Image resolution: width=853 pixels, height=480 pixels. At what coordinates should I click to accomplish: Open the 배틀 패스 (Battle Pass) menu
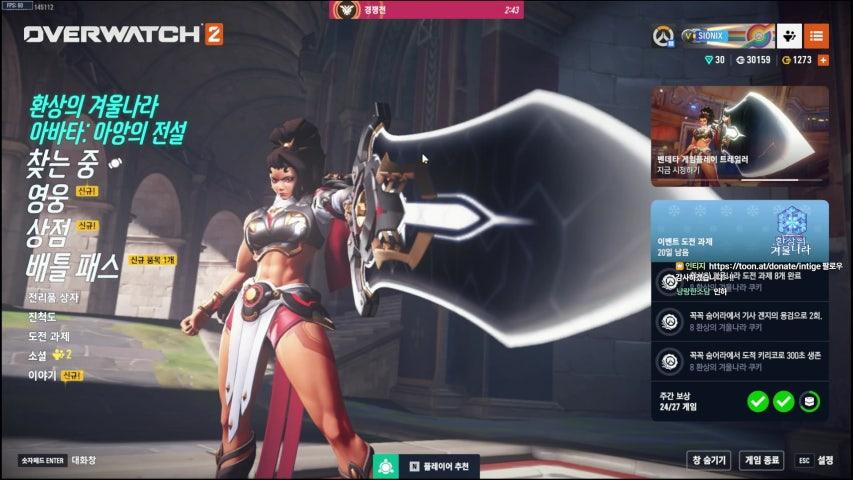tap(72, 266)
